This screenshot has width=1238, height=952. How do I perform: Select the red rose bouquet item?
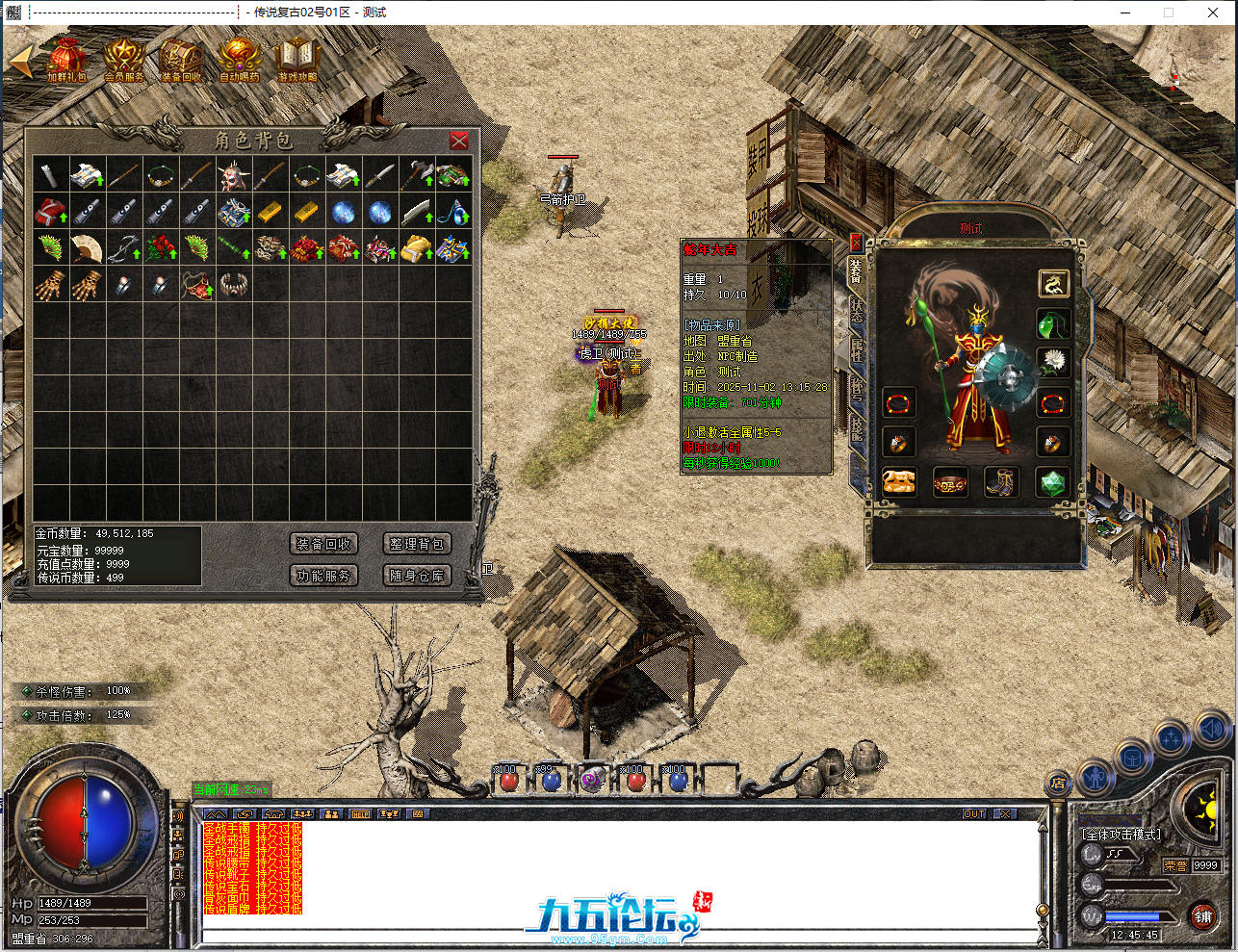click(161, 248)
